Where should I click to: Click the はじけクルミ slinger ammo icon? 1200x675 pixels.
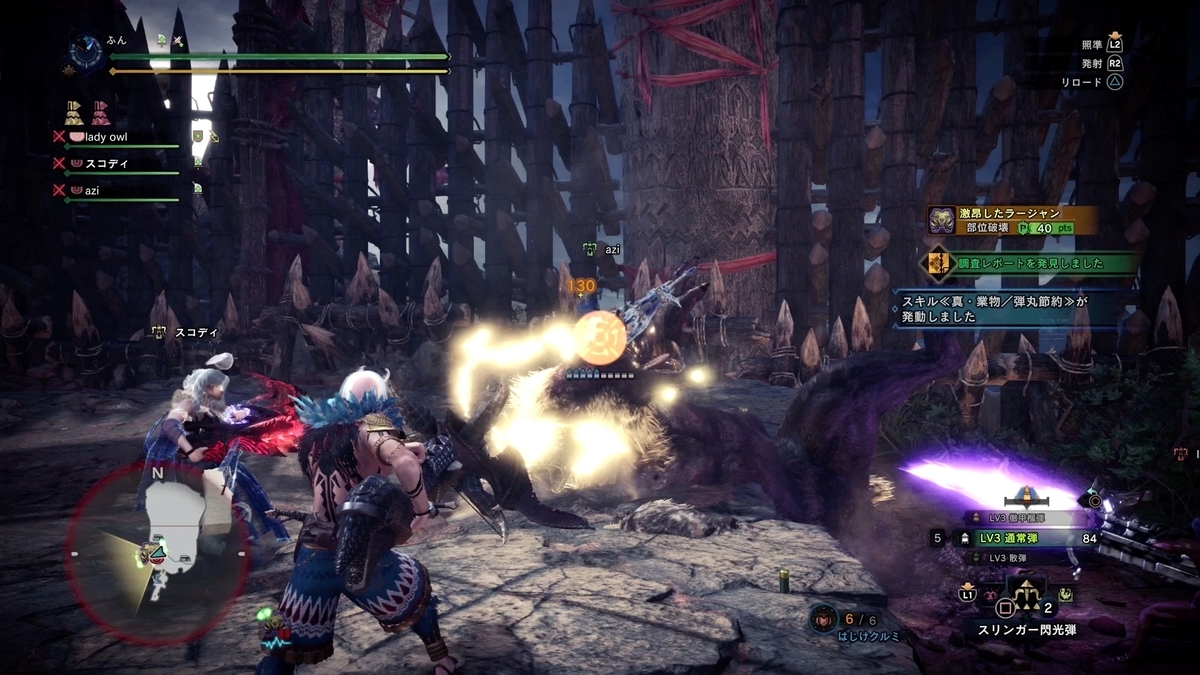(x=825, y=618)
